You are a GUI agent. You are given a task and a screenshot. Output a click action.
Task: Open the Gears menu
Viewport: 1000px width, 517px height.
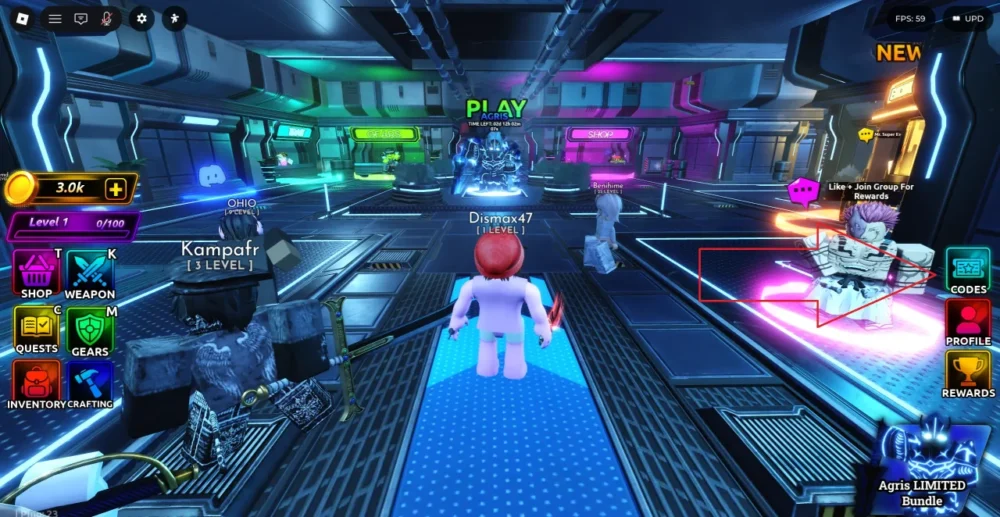pos(90,328)
